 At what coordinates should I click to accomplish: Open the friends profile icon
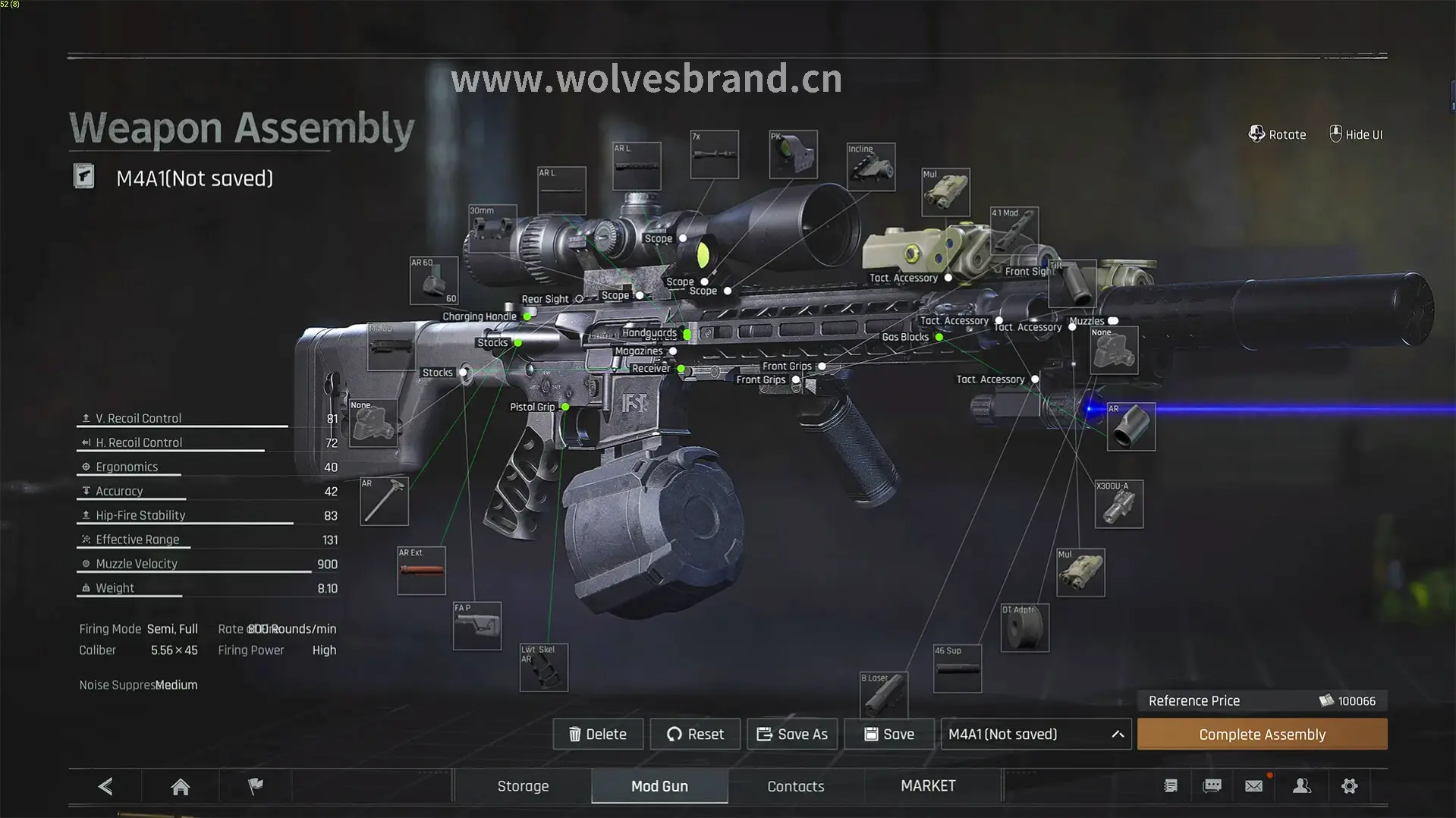[1302, 786]
